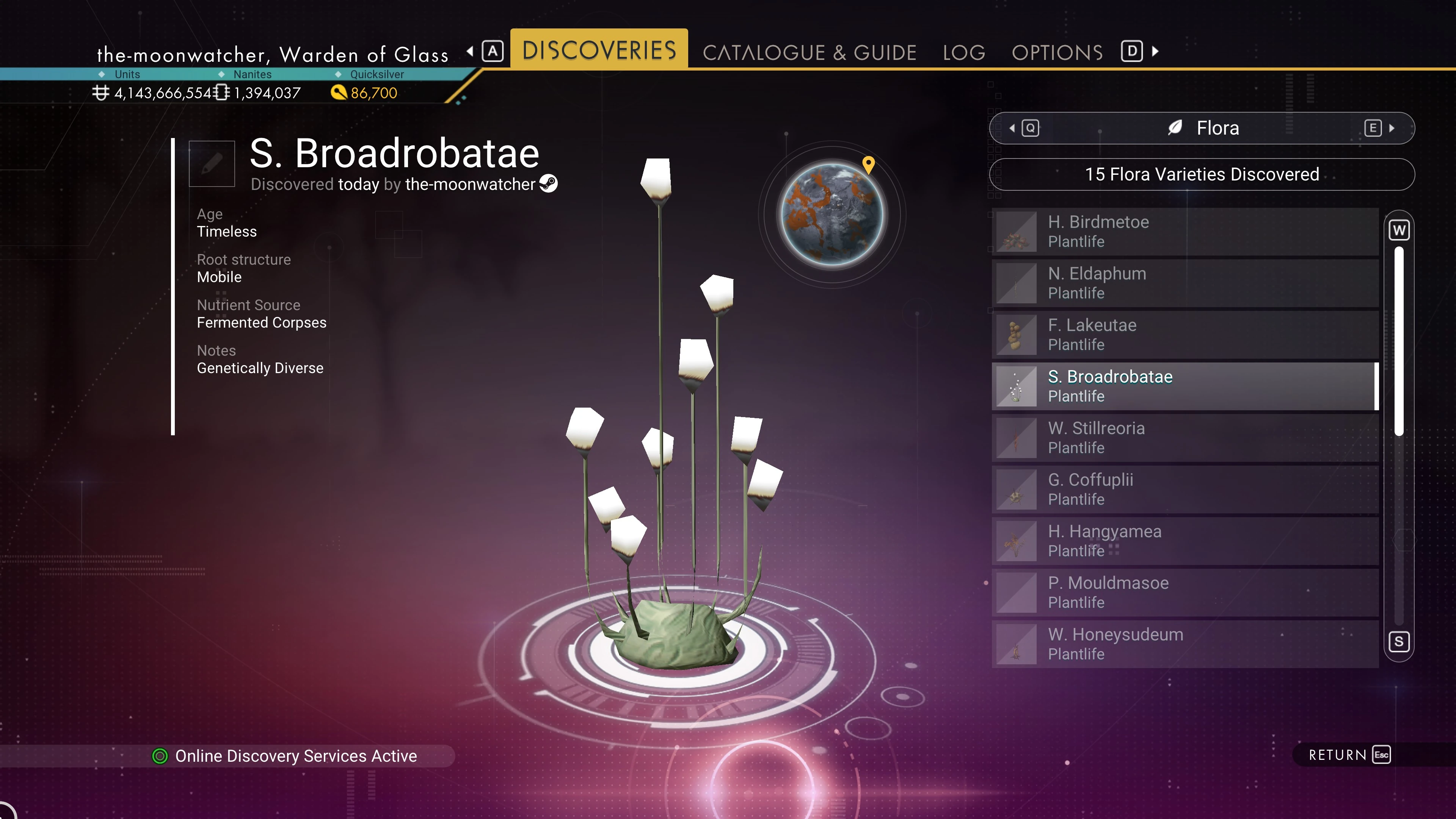Return to the previous screen

1349,755
